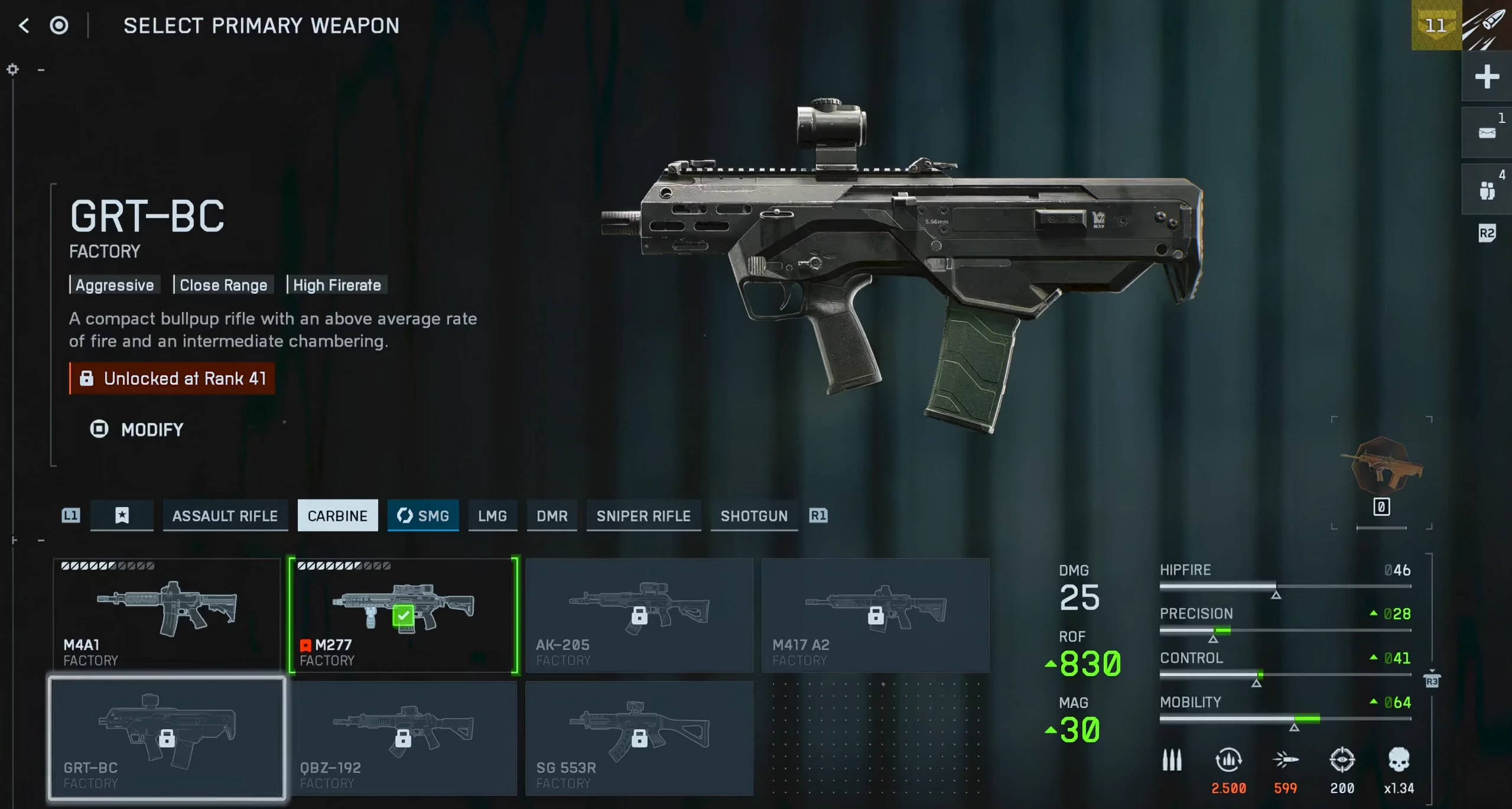Select the locked AK-205 tile
The width and height of the screenshot is (1512, 809).
639,615
